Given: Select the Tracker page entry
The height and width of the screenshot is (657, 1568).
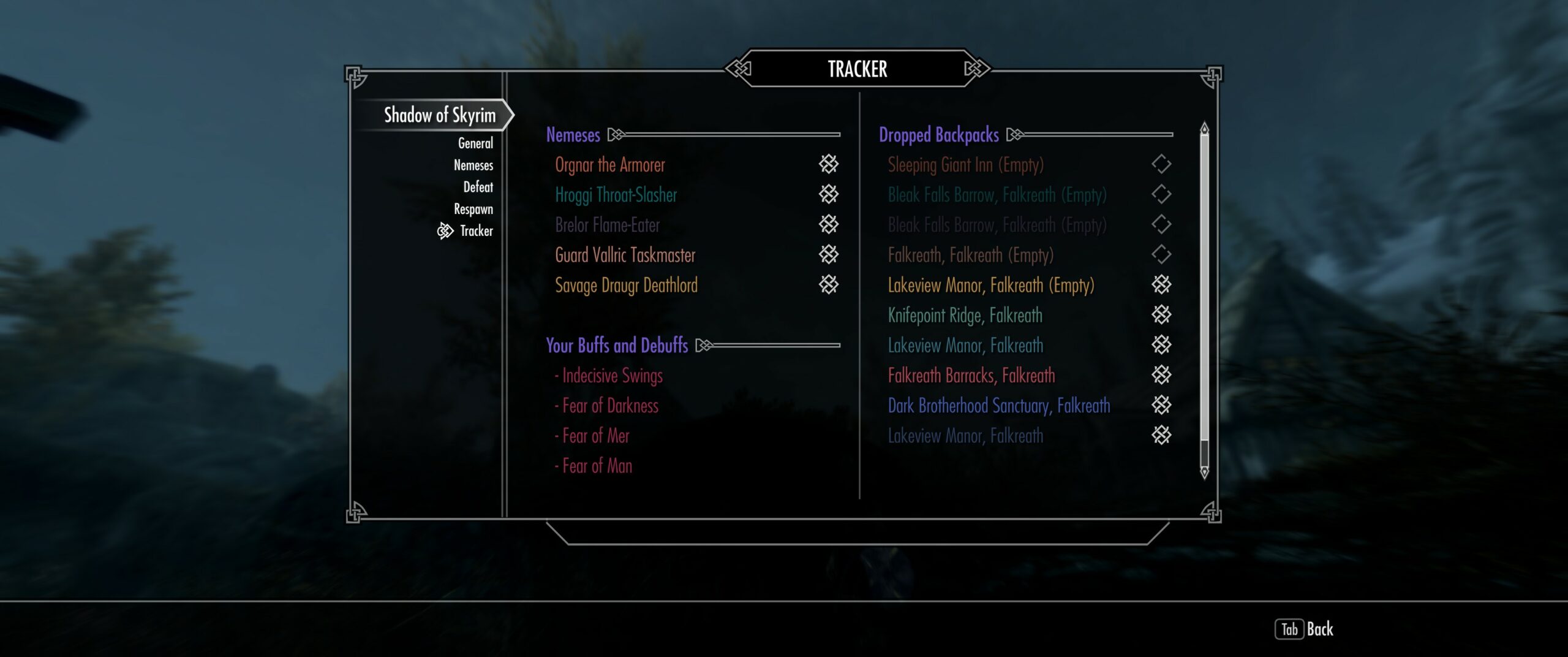Looking at the screenshot, I should 476,231.
